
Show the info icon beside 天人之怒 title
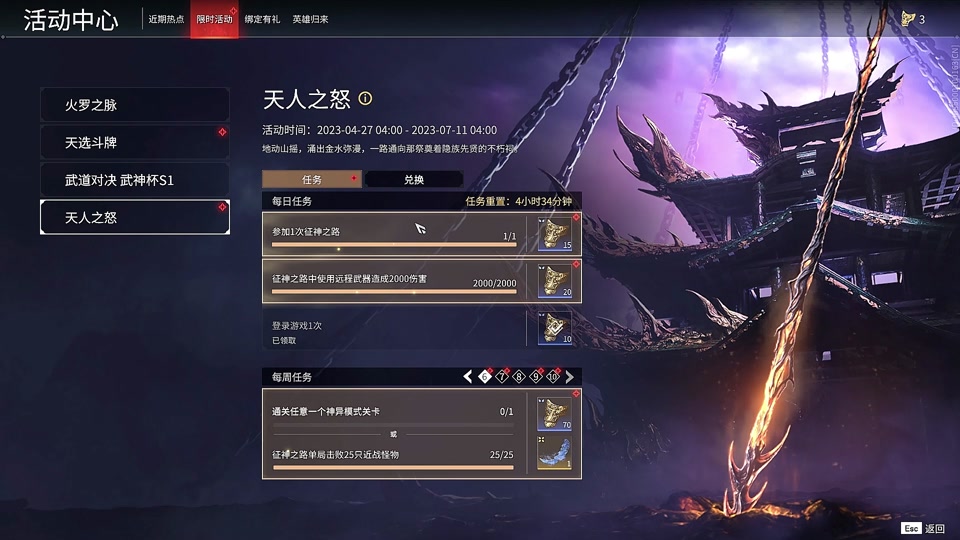click(x=365, y=98)
